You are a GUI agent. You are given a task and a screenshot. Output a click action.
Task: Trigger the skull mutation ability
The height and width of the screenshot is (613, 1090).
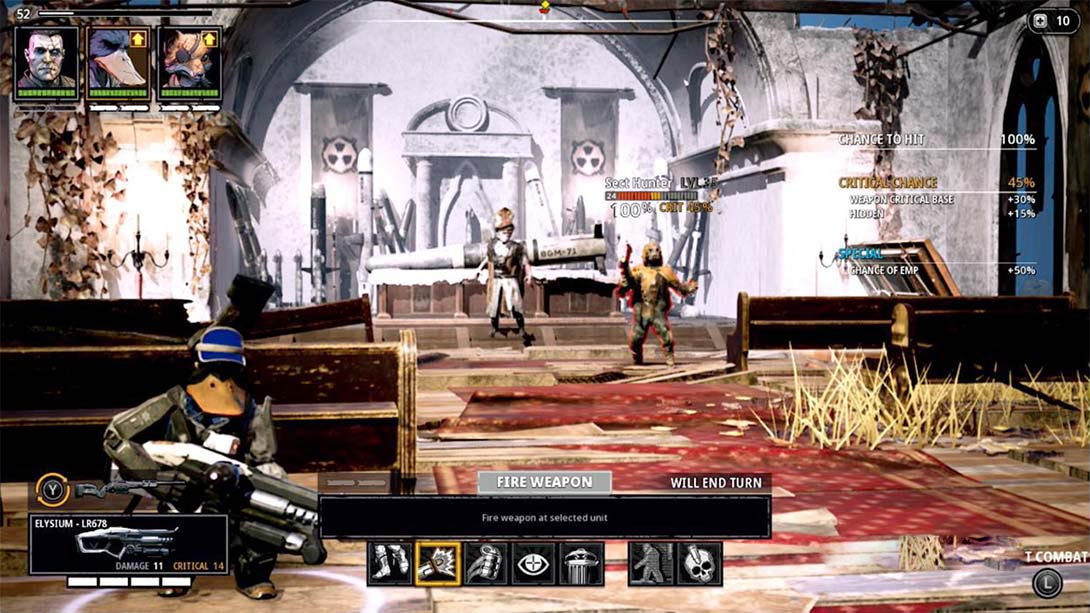point(699,564)
